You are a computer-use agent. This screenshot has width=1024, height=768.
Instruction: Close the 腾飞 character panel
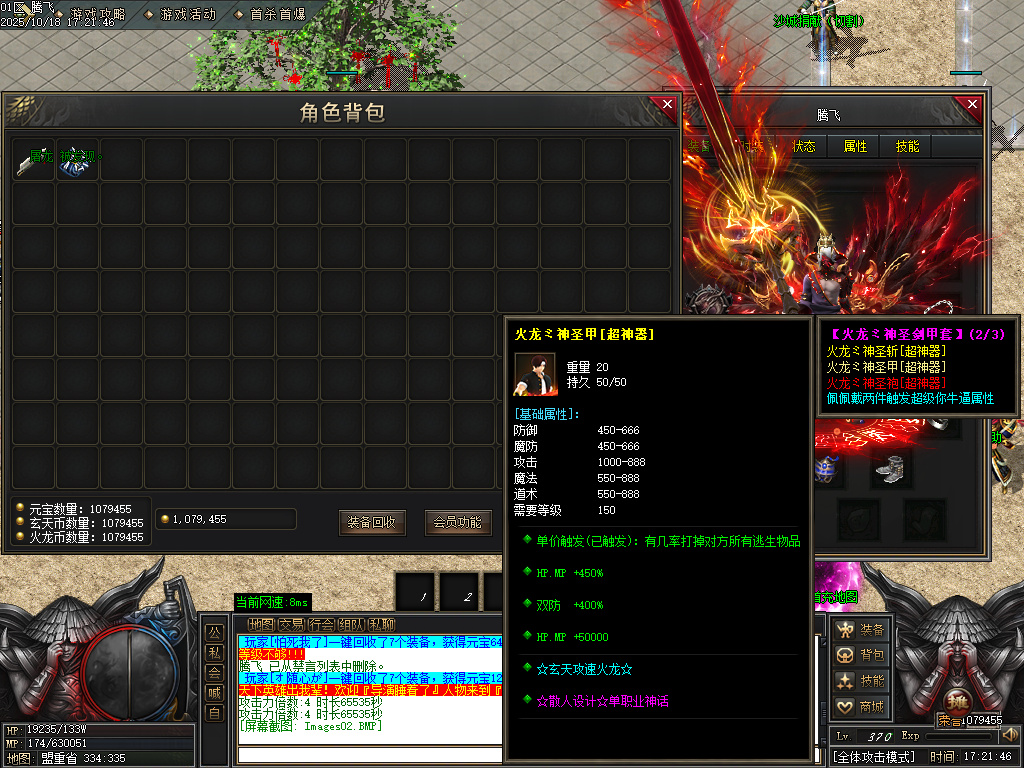click(x=968, y=107)
